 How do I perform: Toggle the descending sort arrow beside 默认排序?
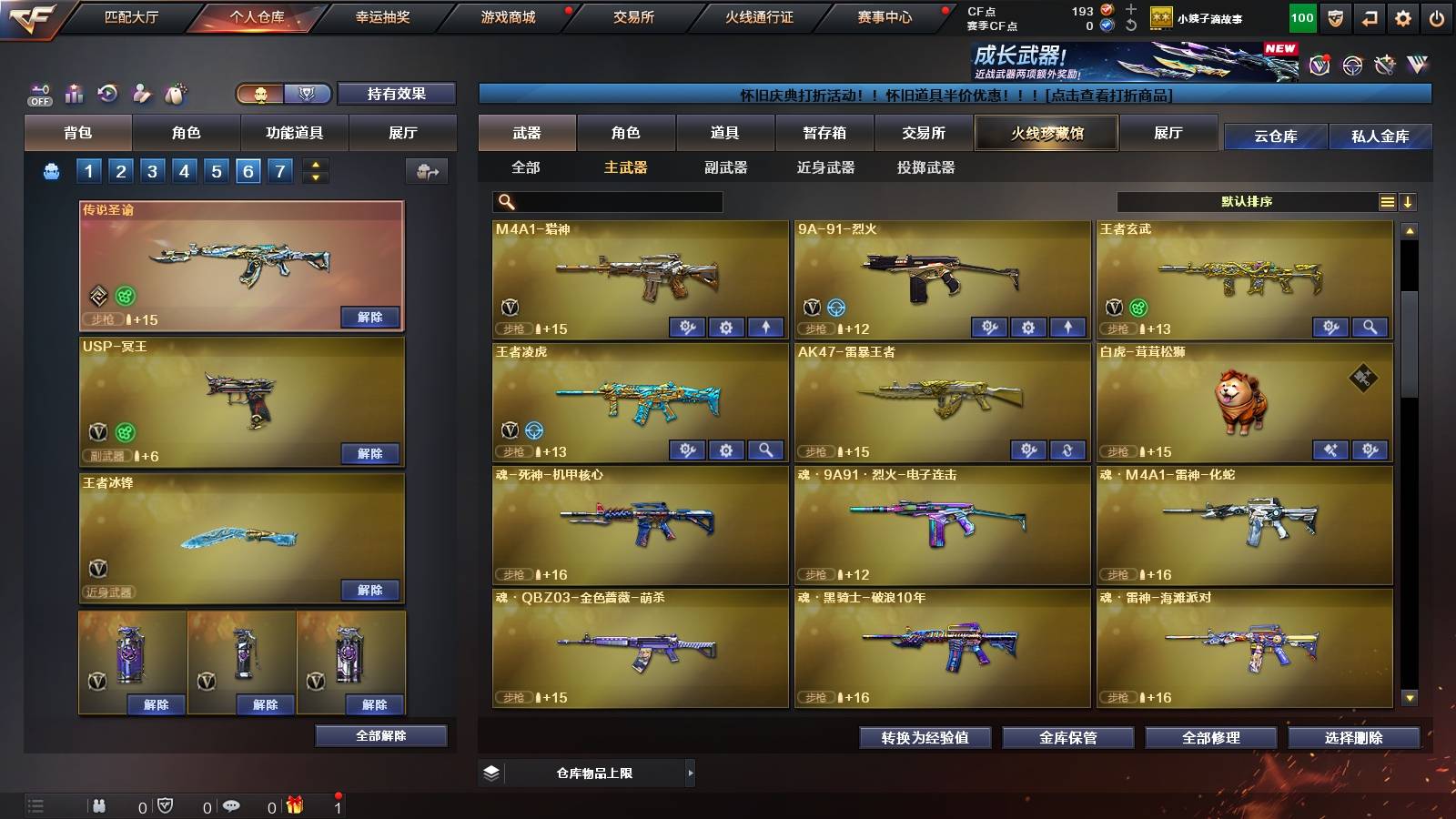pyautogui.click(x=1408, y=201)
